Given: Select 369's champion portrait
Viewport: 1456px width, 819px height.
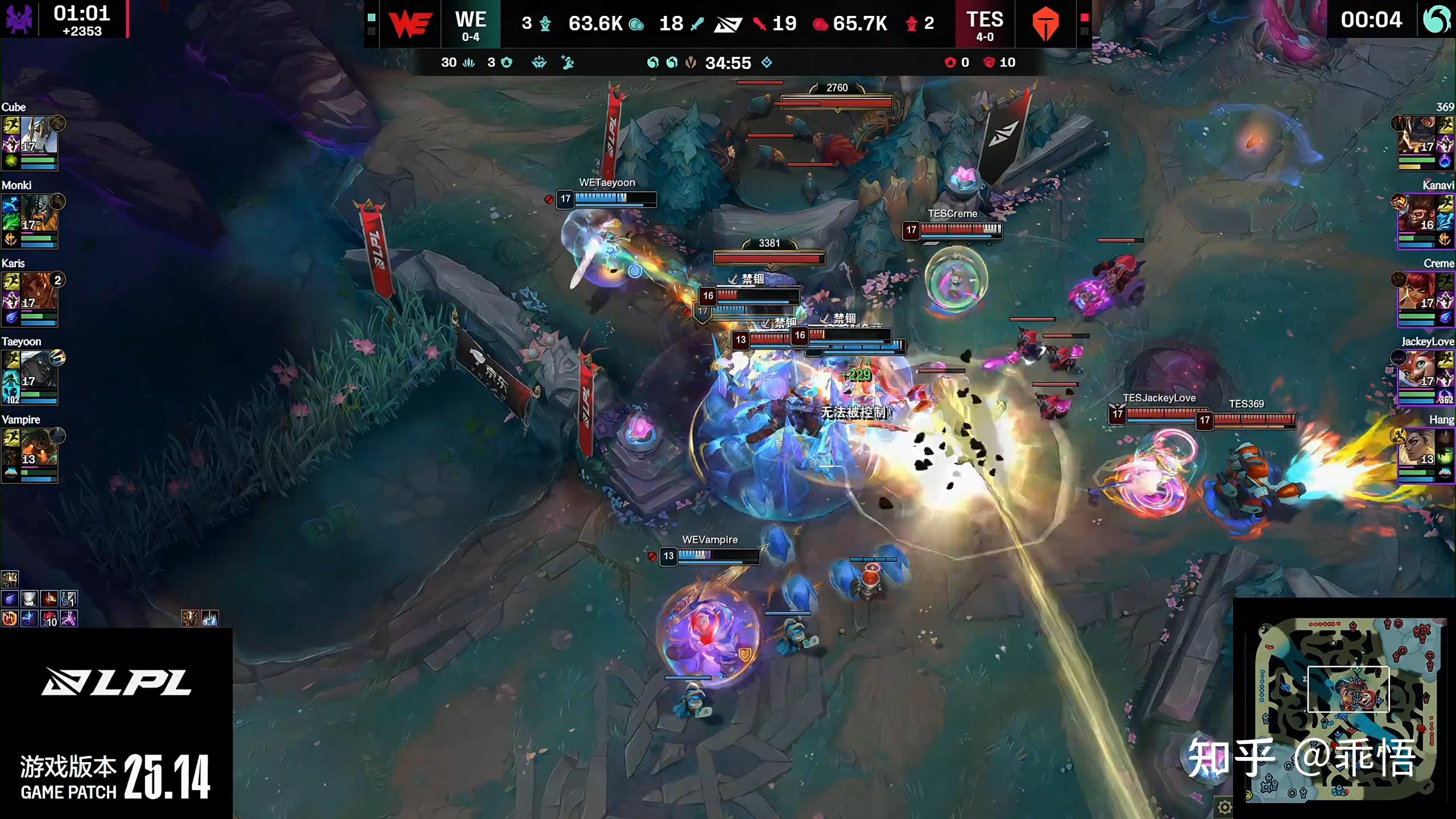Looking at the screenshot, I should (1417, 135).
